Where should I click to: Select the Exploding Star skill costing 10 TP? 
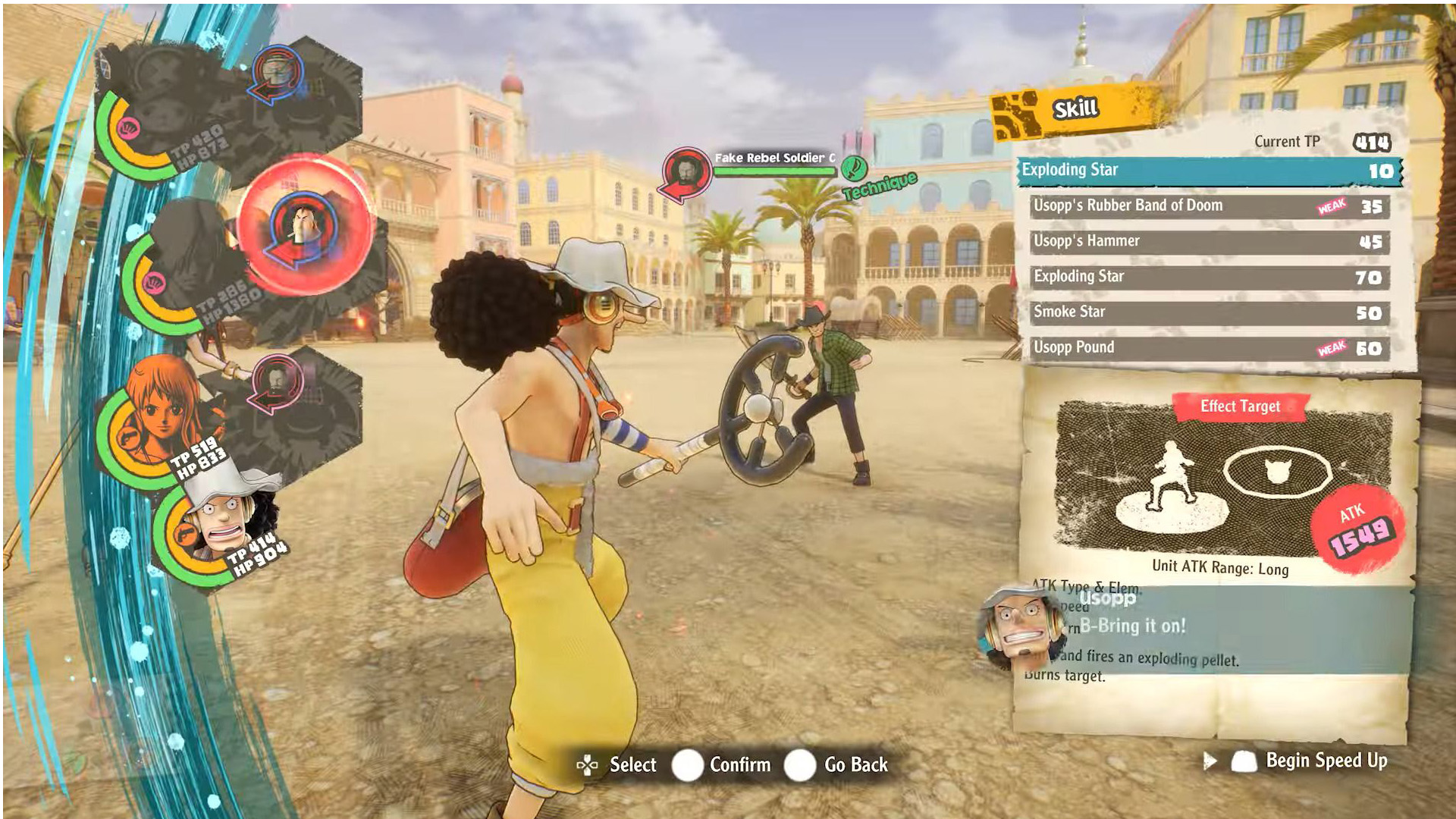click(x=1209, y=171)
